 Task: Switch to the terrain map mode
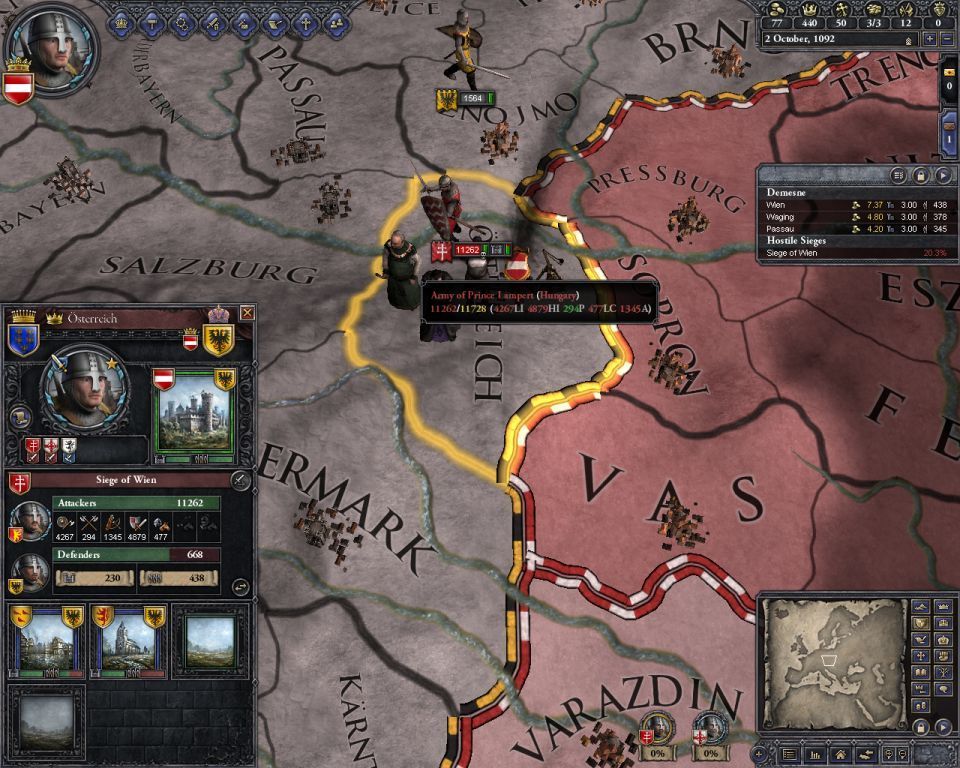coord(920,607)
